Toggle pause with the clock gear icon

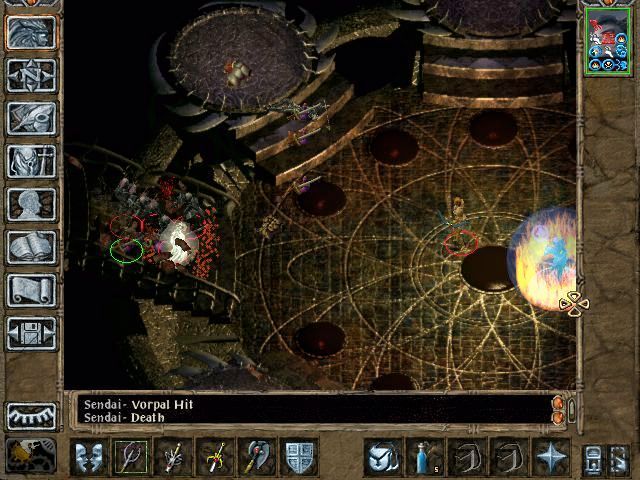point(31,455)
